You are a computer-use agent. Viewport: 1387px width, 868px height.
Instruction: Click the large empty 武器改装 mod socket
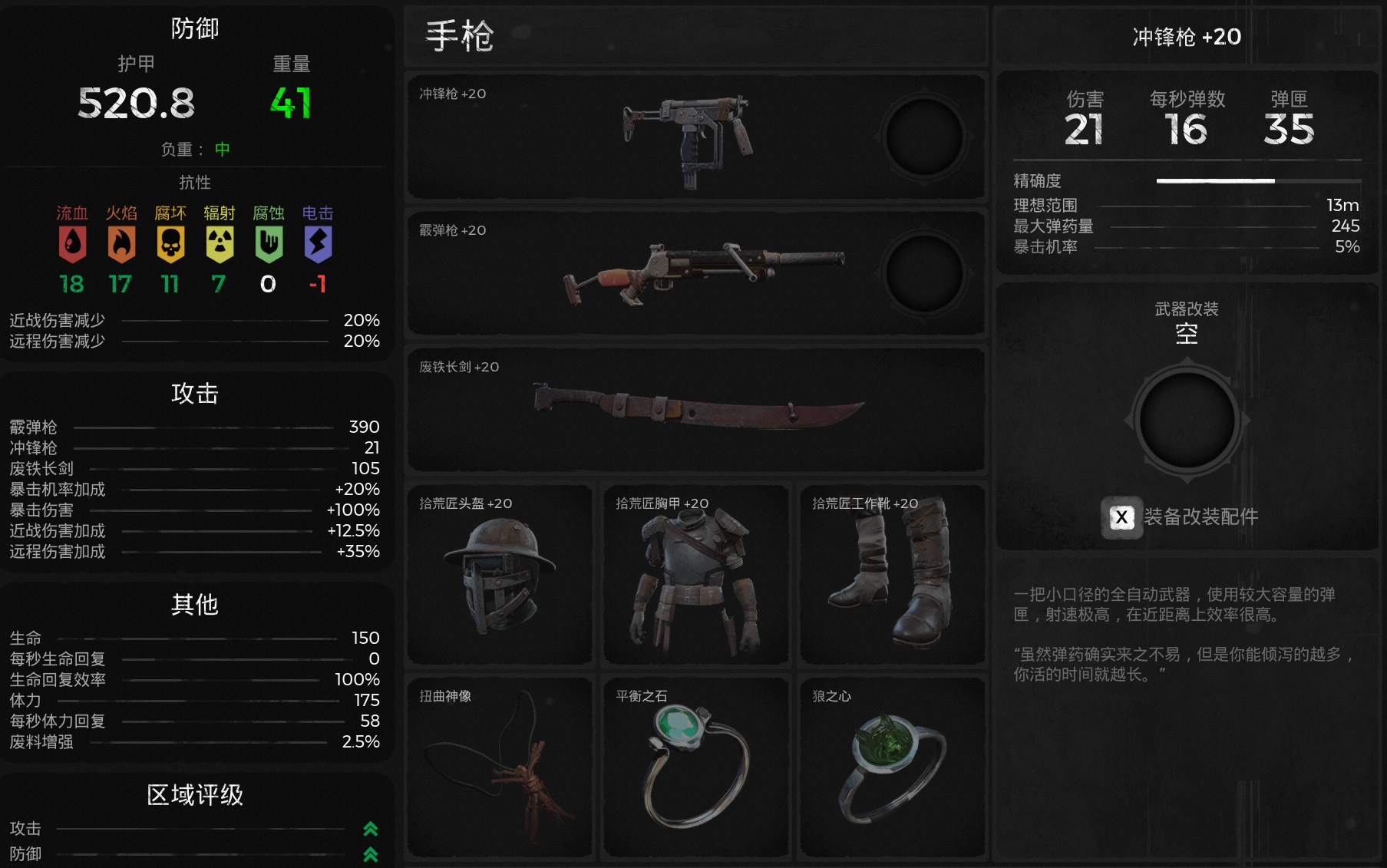[1187, 421]
